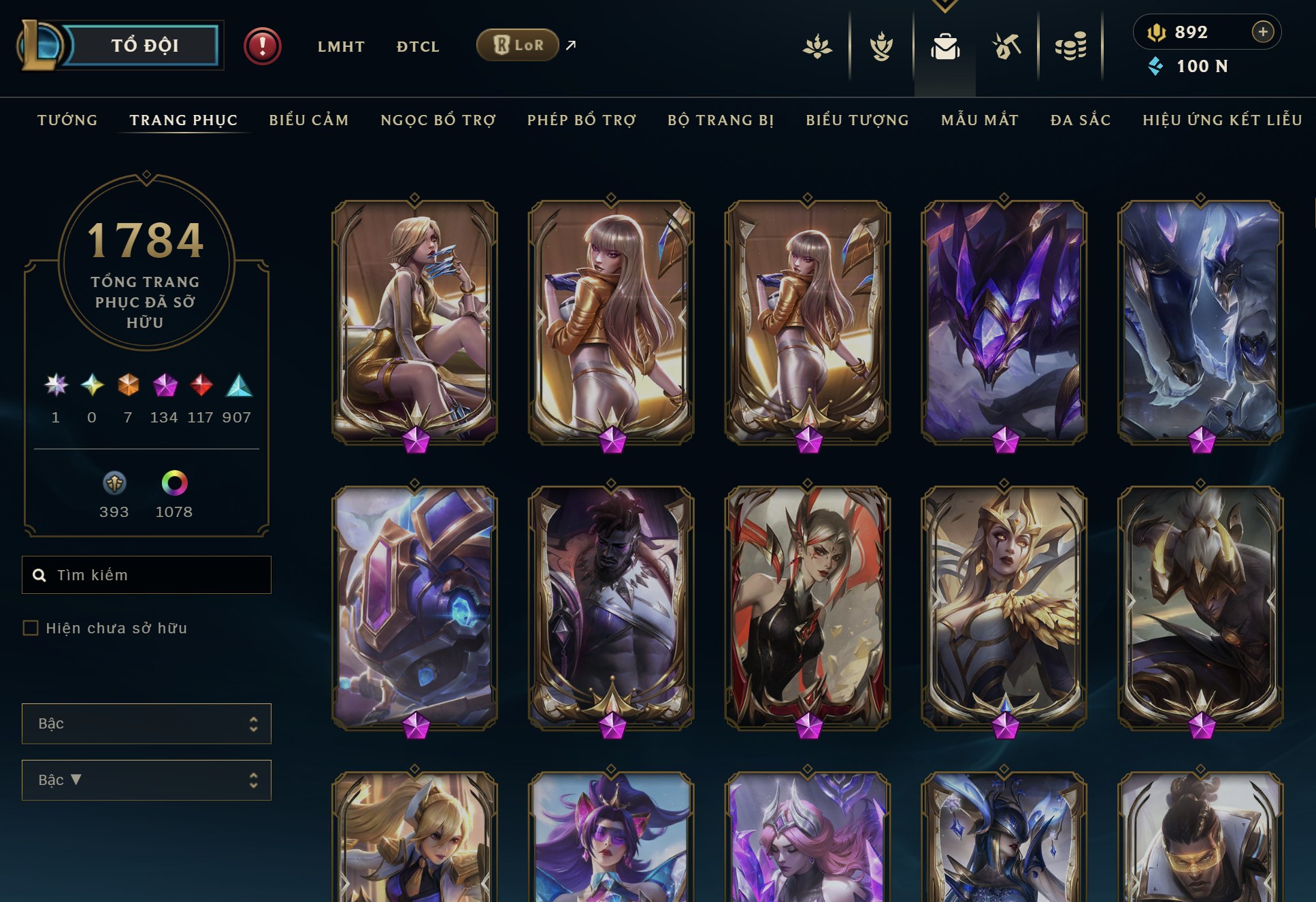The height and width of the screenshot is (902, 1316).
Task: Click the golden border icon showing 393
Action: [x=114, y=483]
